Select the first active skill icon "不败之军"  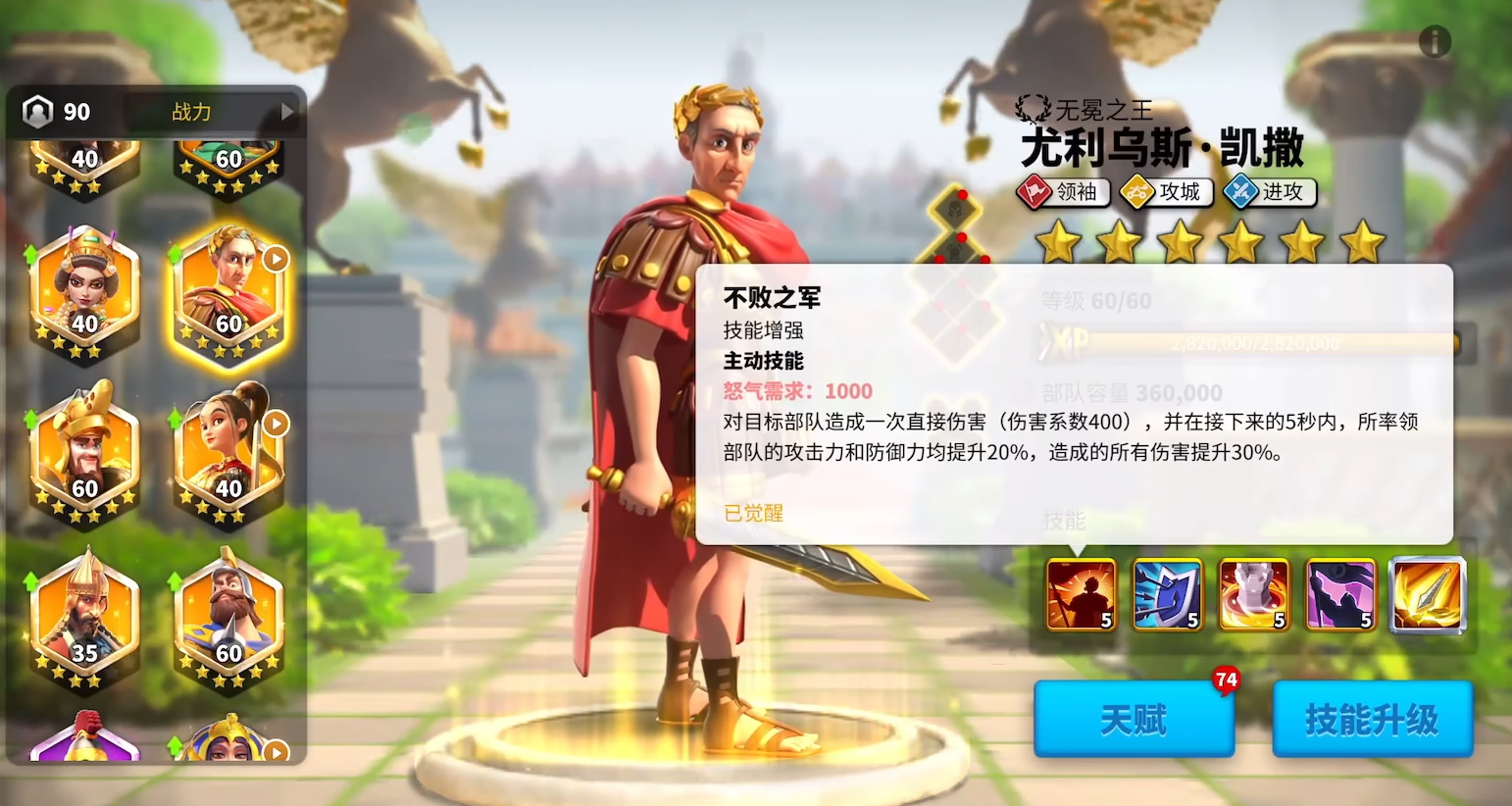tap(1078, 593)
